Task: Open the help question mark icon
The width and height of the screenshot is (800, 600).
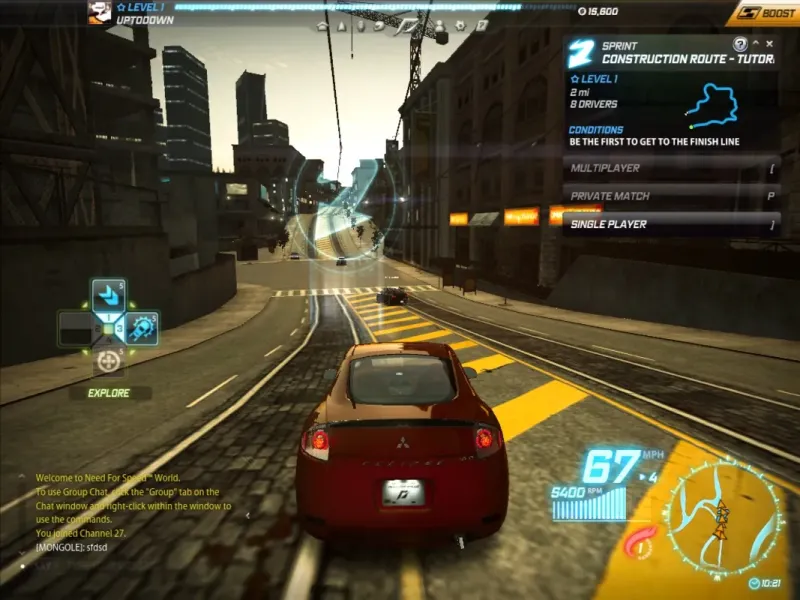Action: pyautogui.click(x=740, y=44)
